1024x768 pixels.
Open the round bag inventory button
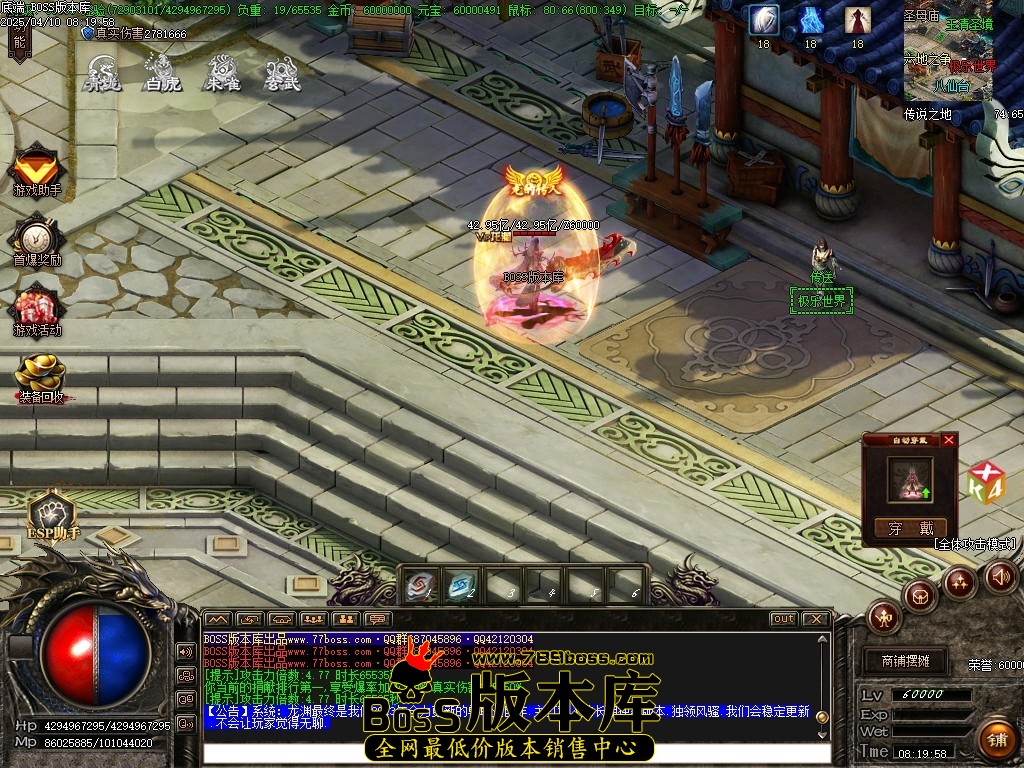(x=919, y=596)
